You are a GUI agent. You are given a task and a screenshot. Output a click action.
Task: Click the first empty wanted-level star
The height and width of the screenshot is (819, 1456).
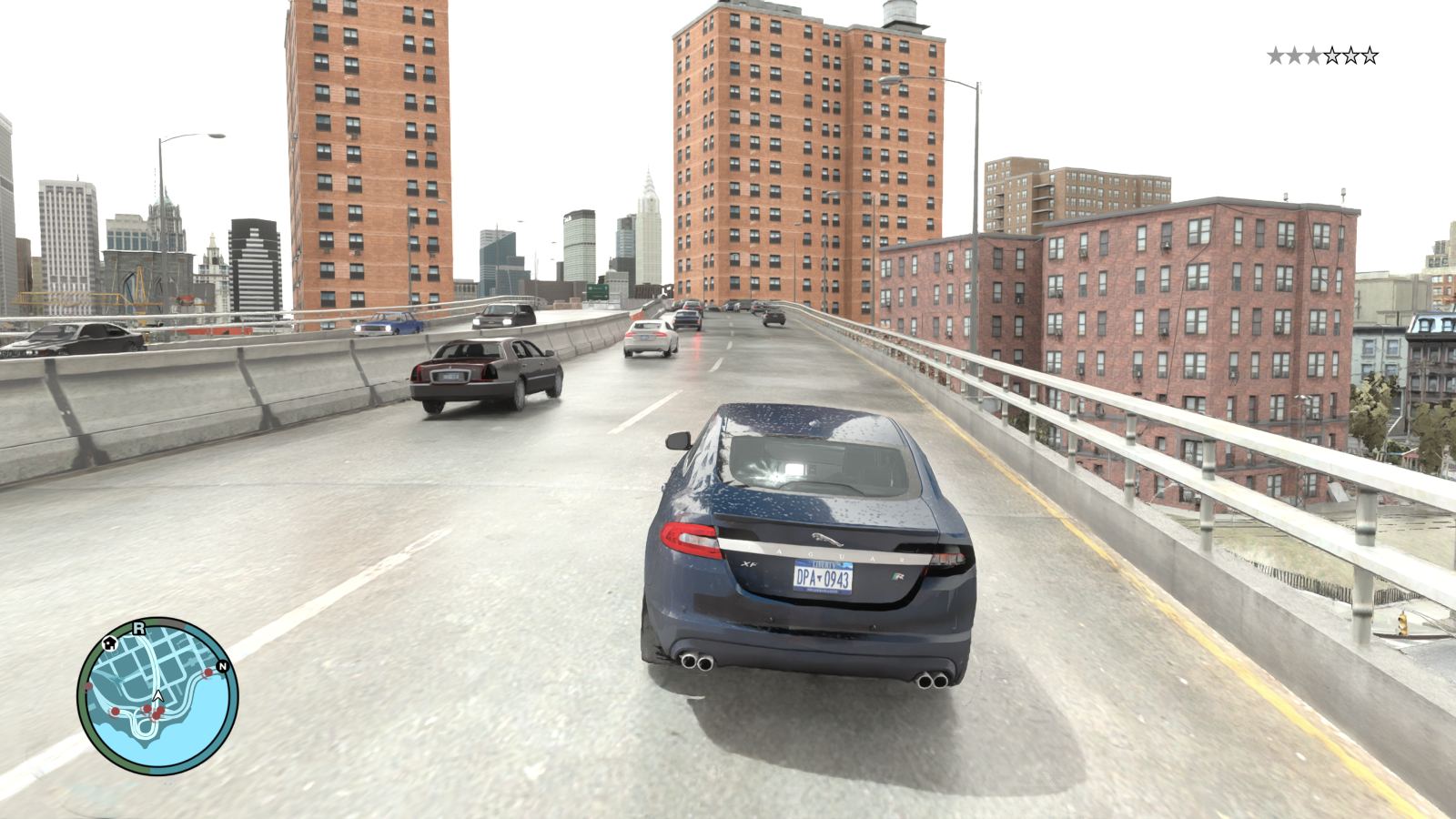(x=1332, y=56)
